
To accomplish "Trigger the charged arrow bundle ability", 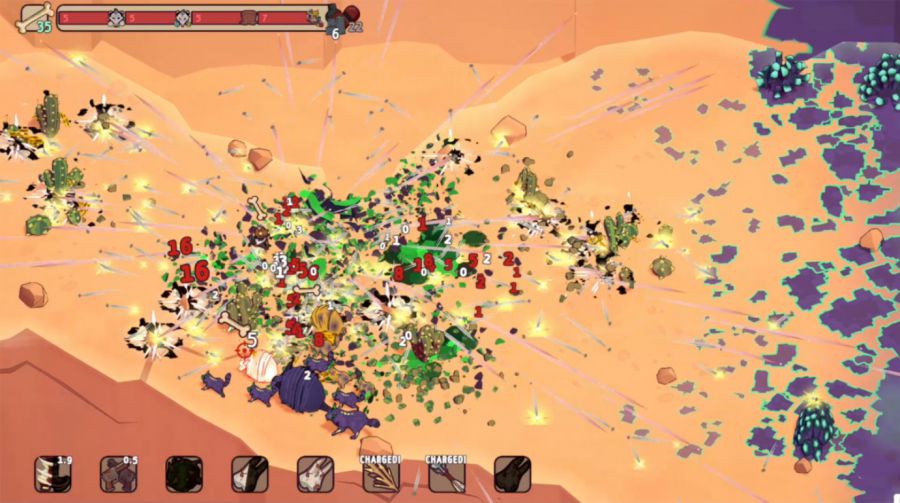I will click(446, 475).
